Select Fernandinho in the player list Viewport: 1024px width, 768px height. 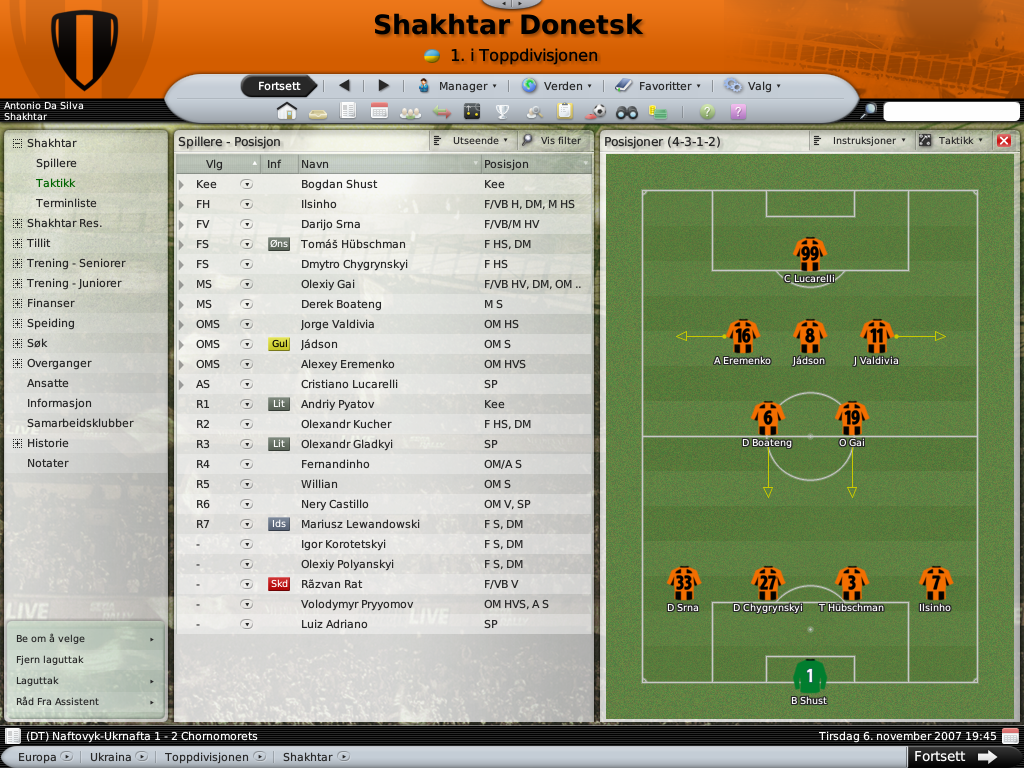(x=335, y=464)
